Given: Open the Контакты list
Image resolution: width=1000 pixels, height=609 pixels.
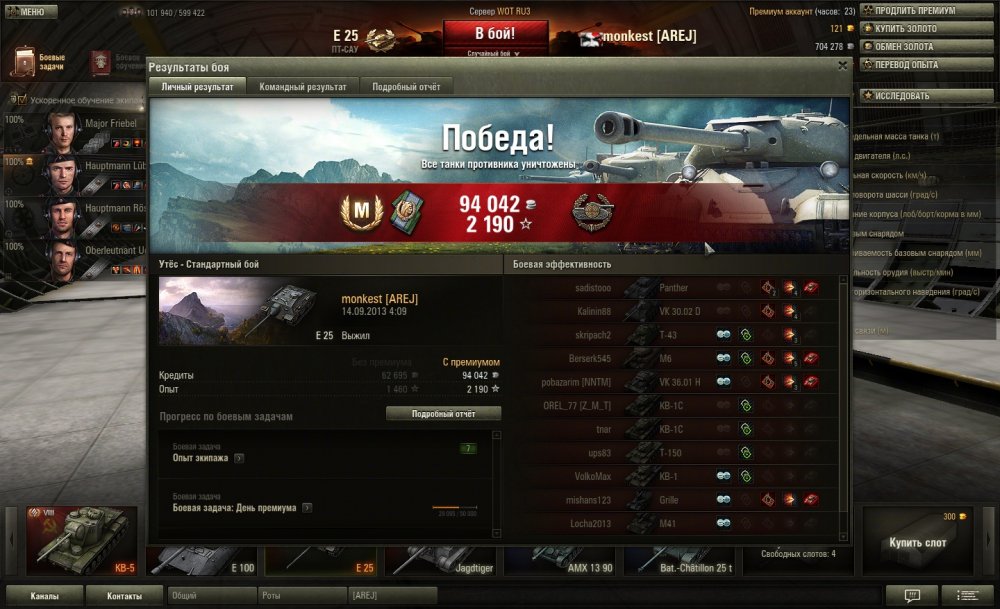Looking at the screenshot, I should (x=123, y=596).
